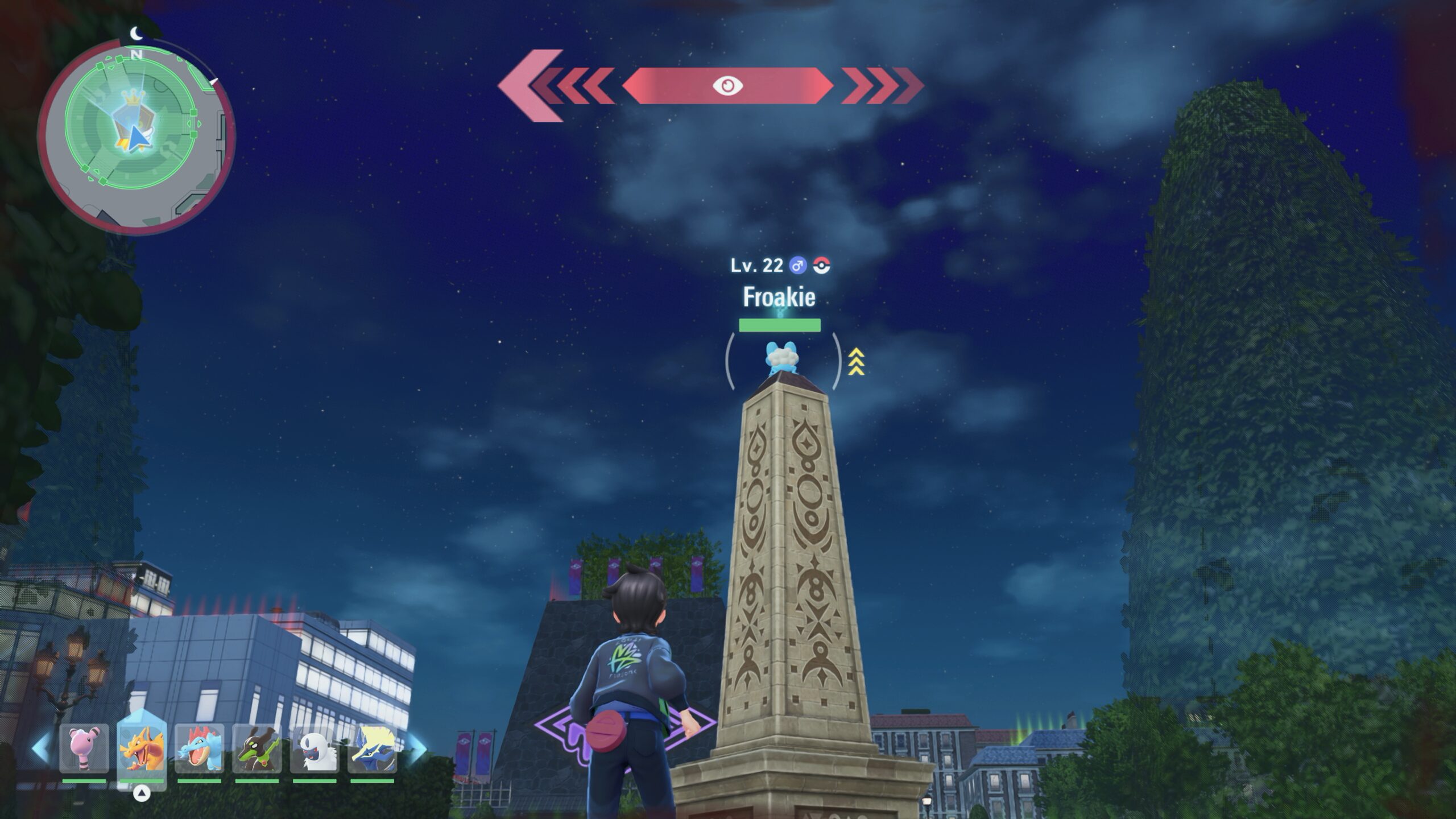Select the Zygarde party slot
Image resolution: width=1456 pixels, height=819 pixels.
(x=257, y=748)
